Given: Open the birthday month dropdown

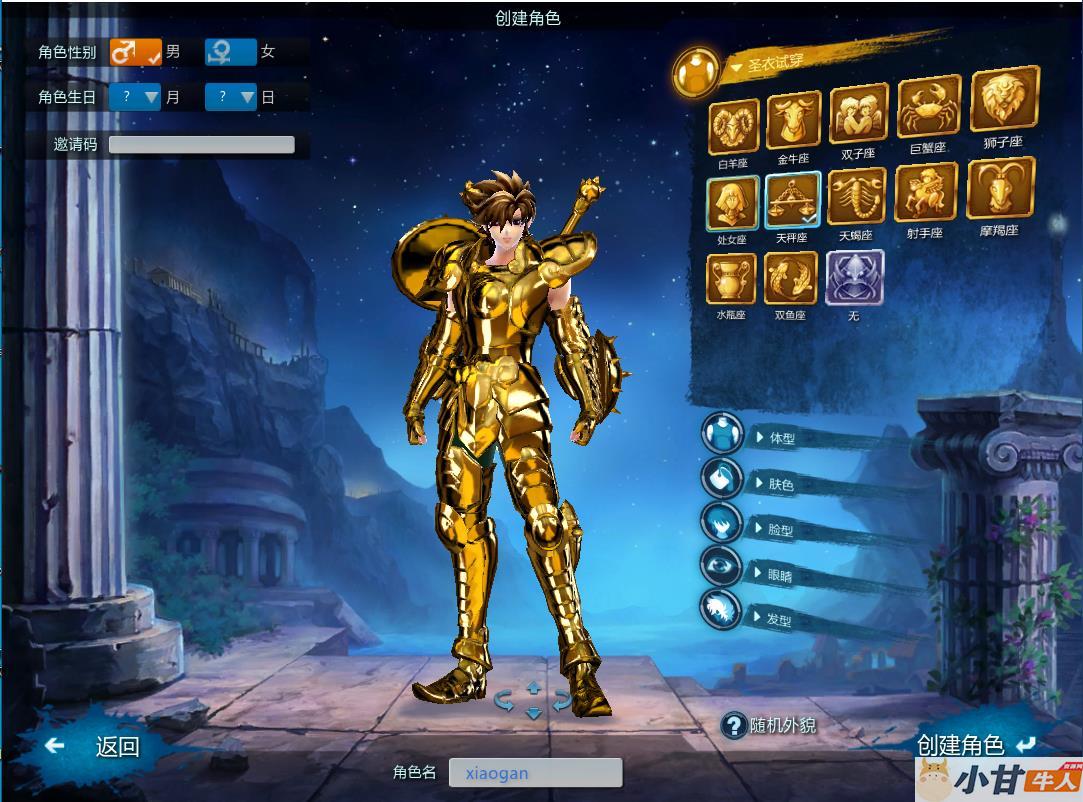Looking at the screenshot, I should [136, 97].
